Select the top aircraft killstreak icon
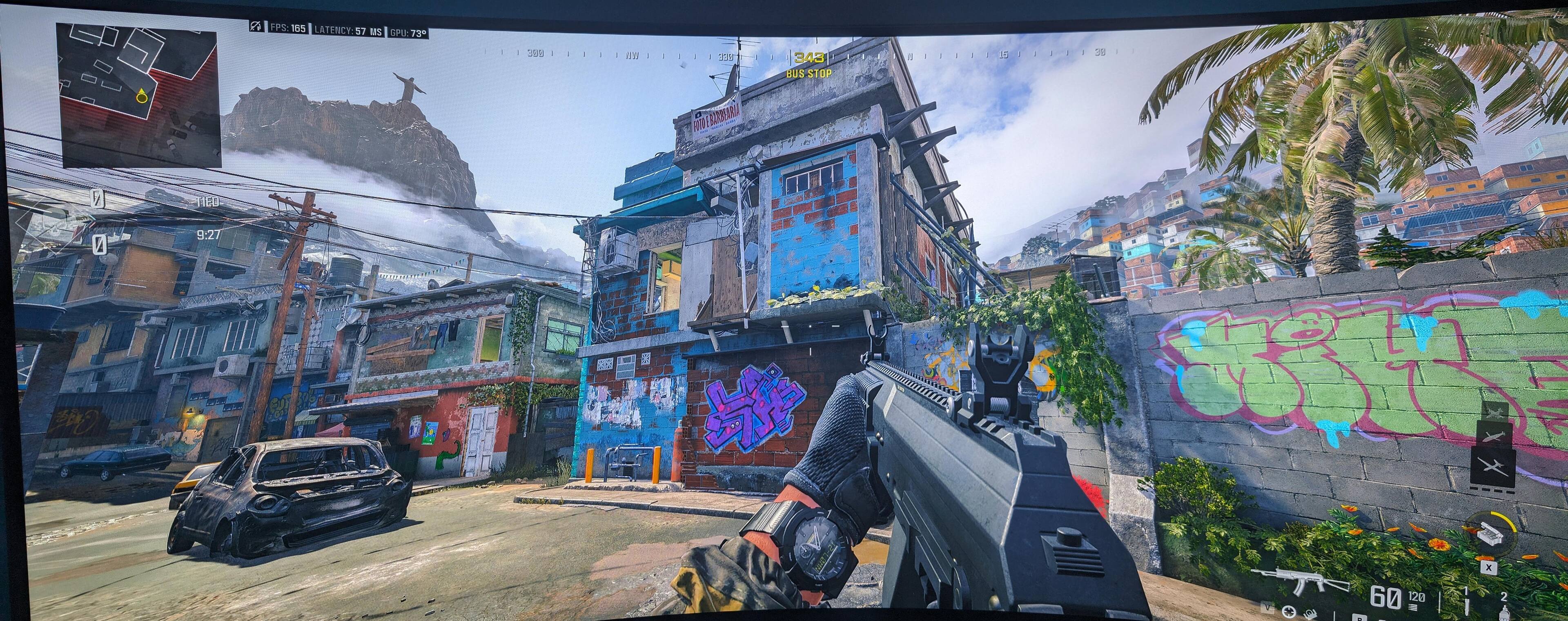This screenshot has height=621, width=1568. pyautogui.click(x=1494, y=412)
